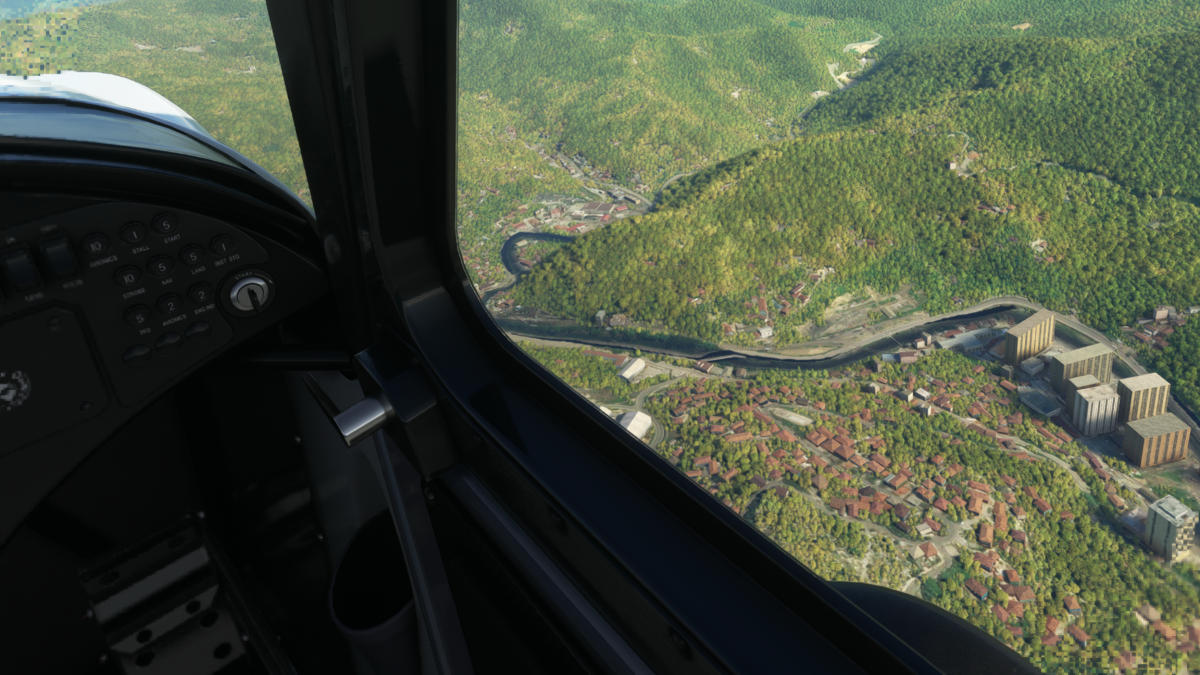Click the ENG IND circuit breaker
Viewport: 1200px width, 675px height.
201,294
